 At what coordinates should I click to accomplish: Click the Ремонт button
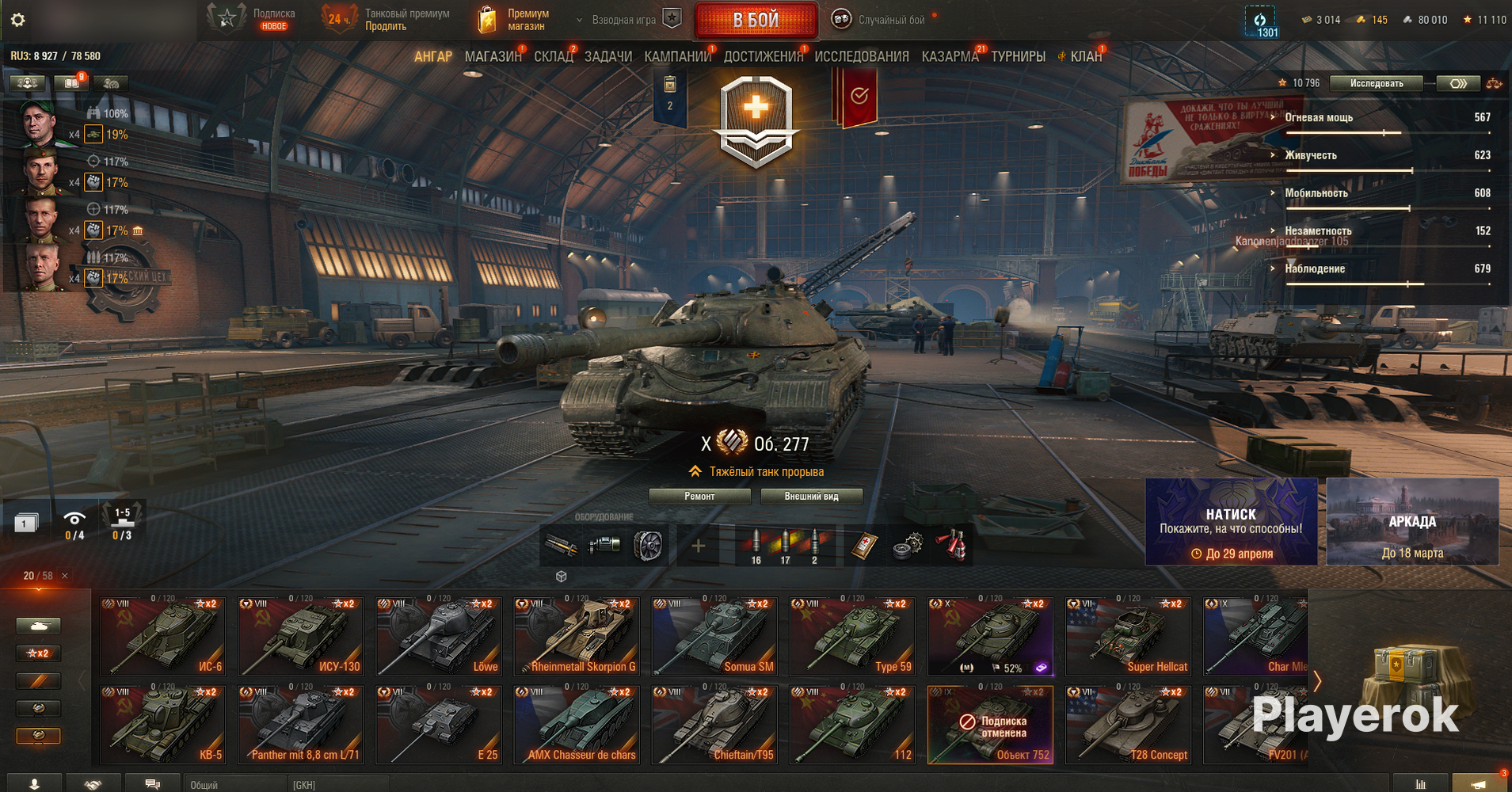(699, 497)
